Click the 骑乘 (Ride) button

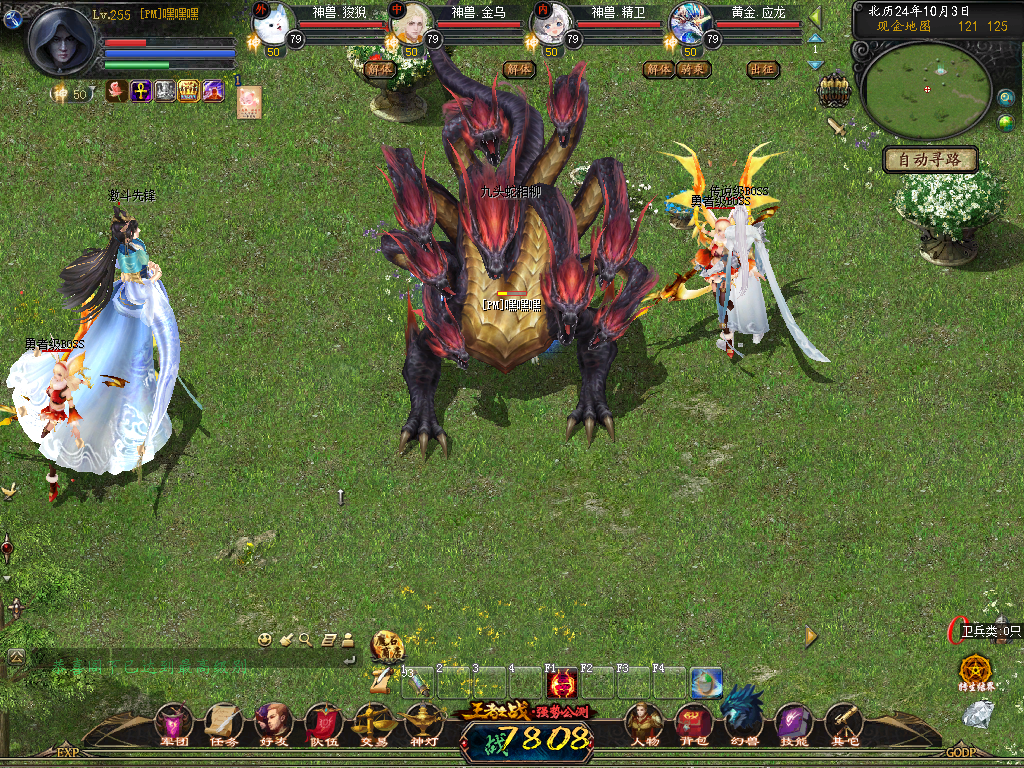(x=691, y=69)
